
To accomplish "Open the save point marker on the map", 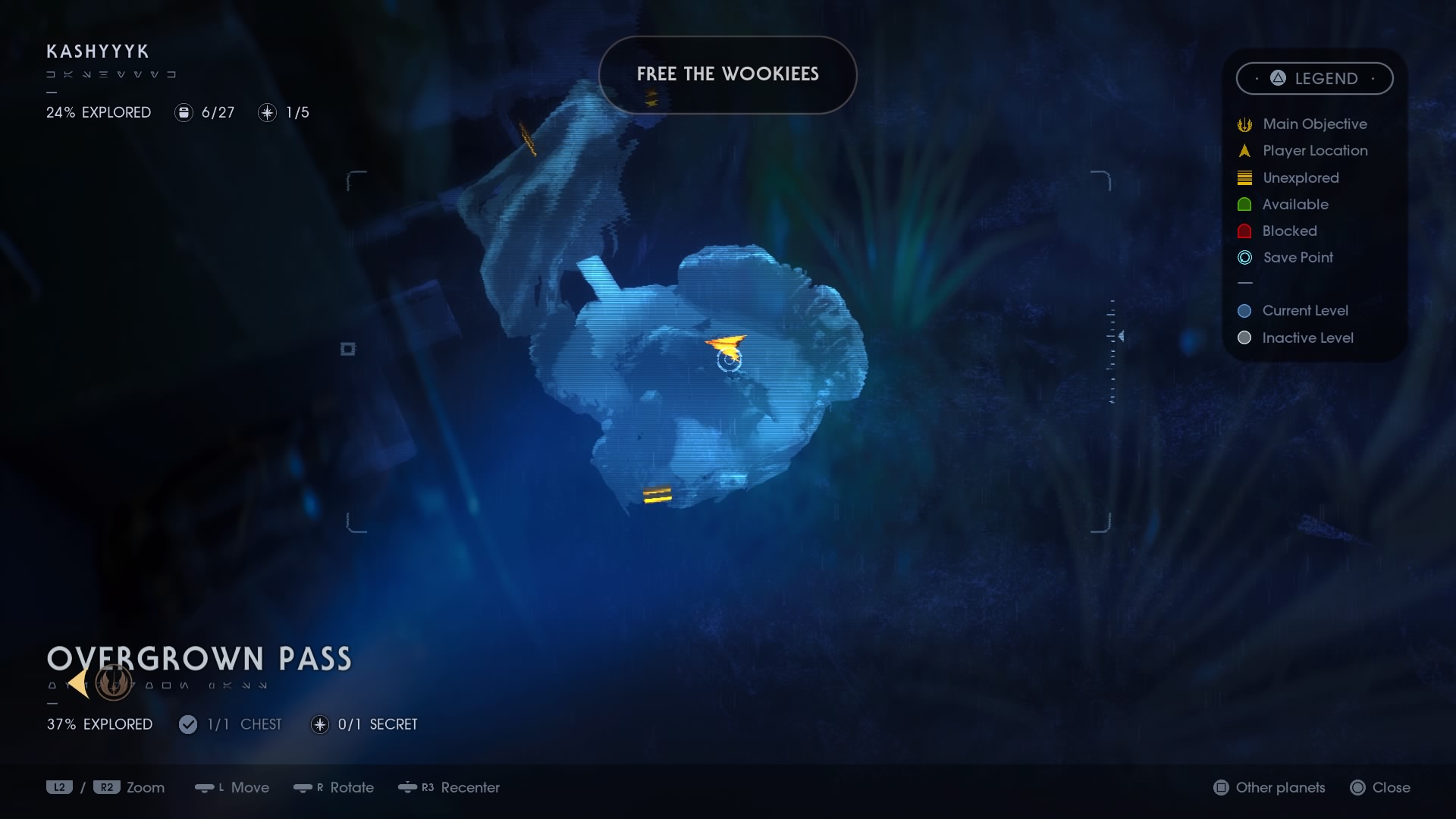I will point(730,362).
